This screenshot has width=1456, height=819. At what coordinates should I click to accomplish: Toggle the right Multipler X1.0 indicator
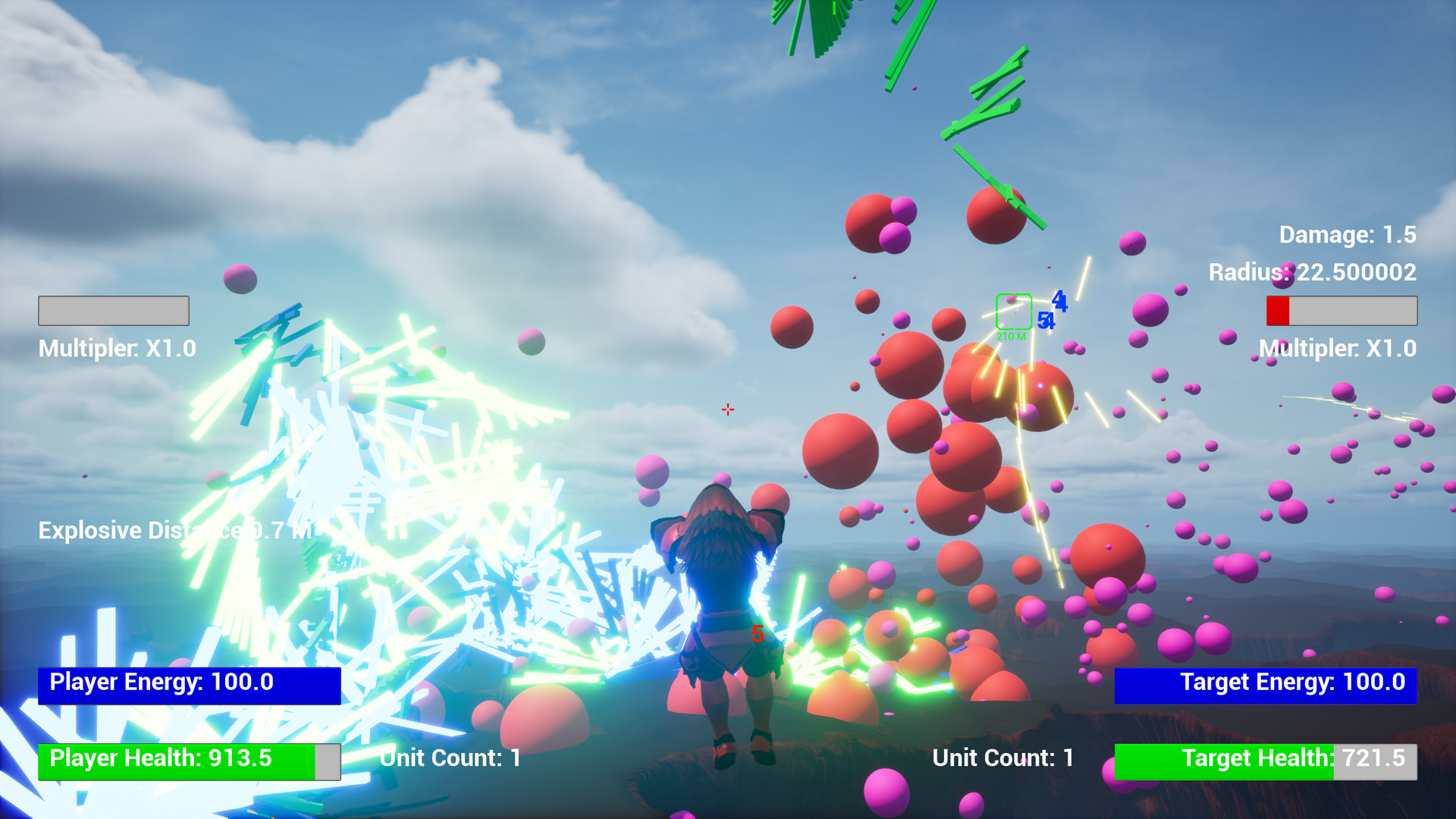(1338, 348)
